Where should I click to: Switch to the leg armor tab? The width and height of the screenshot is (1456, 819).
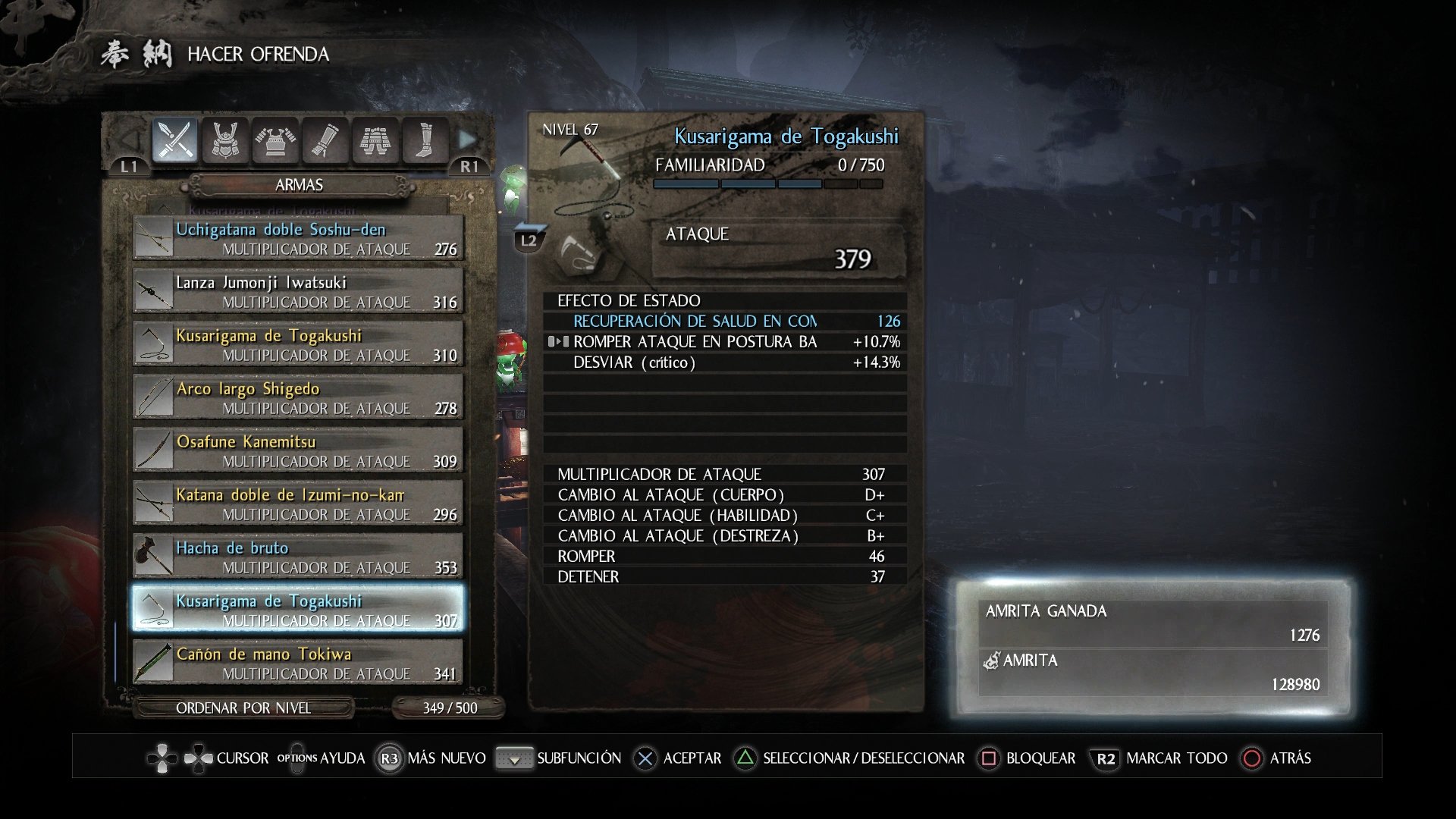375,140
